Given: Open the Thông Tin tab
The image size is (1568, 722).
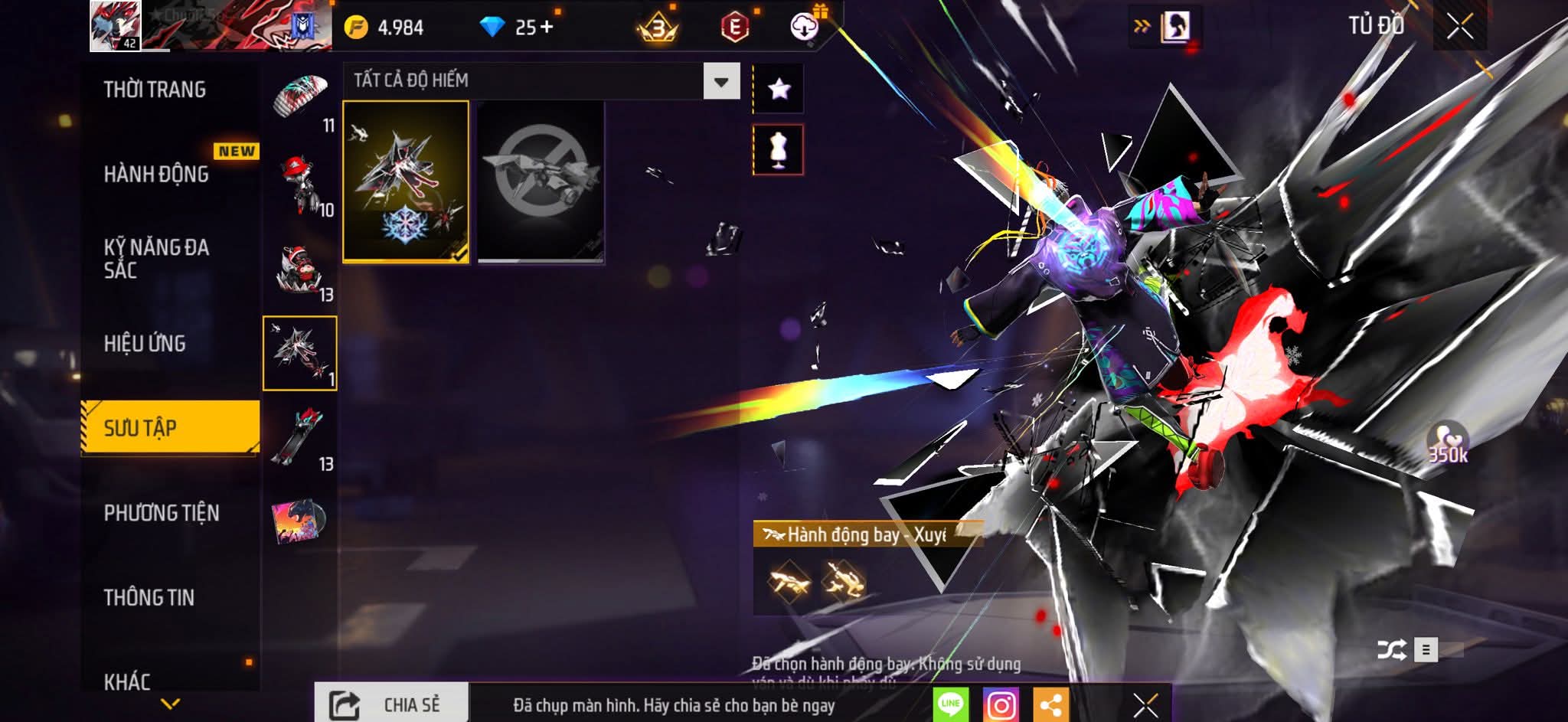Looking at the screenshot, I should [x=149, y=597].
